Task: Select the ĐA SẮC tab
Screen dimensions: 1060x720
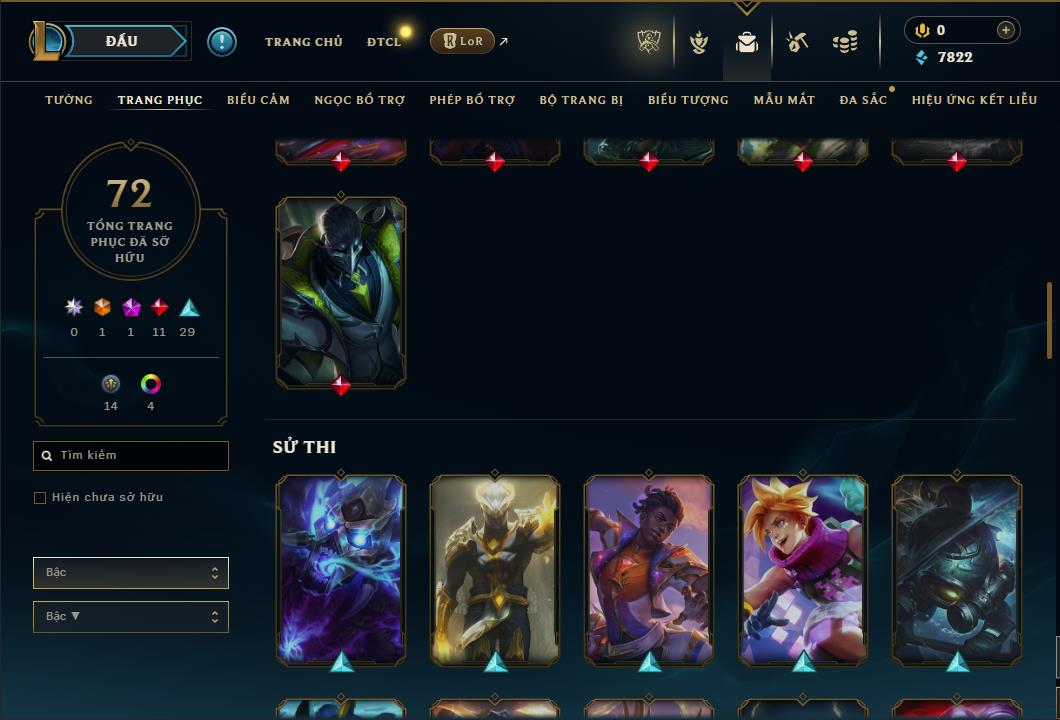Action: (x=863, y=100)
